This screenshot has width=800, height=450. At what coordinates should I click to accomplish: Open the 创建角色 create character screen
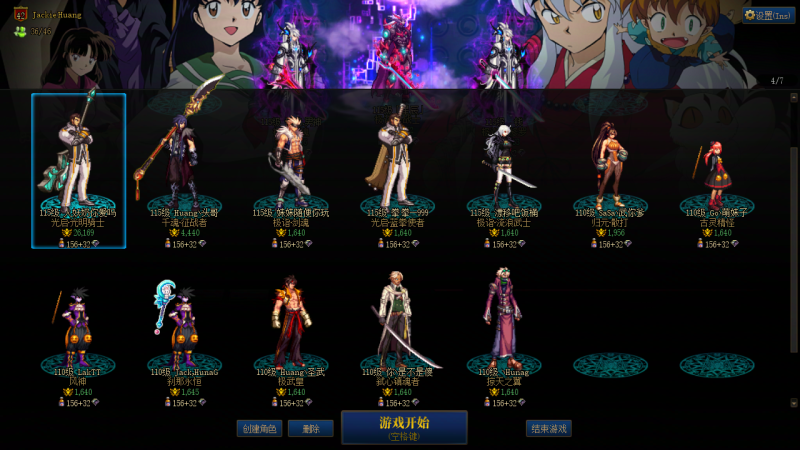[258, 428]
